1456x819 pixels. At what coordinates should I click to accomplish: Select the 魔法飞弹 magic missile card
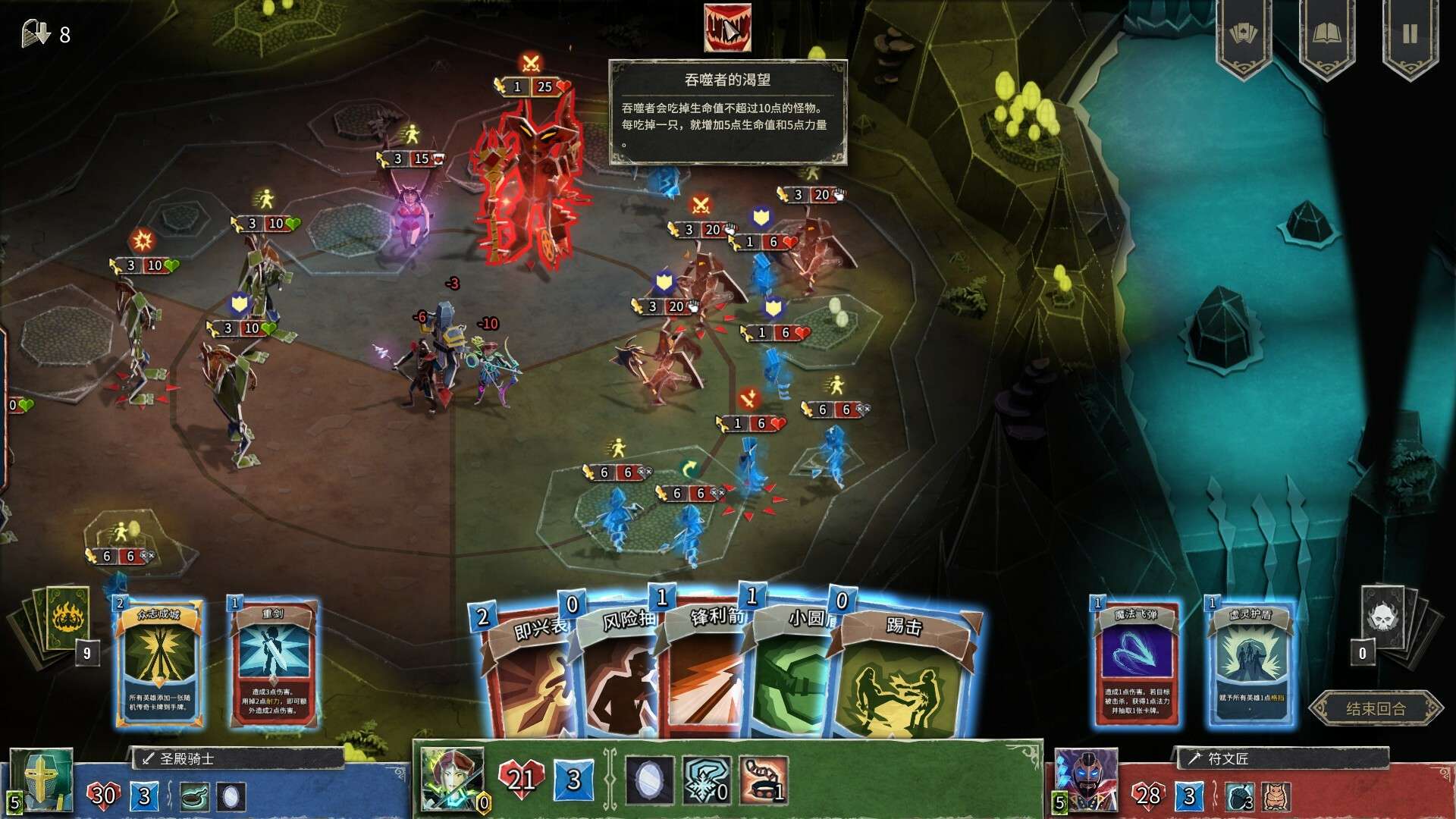[x=1136, y=664]
